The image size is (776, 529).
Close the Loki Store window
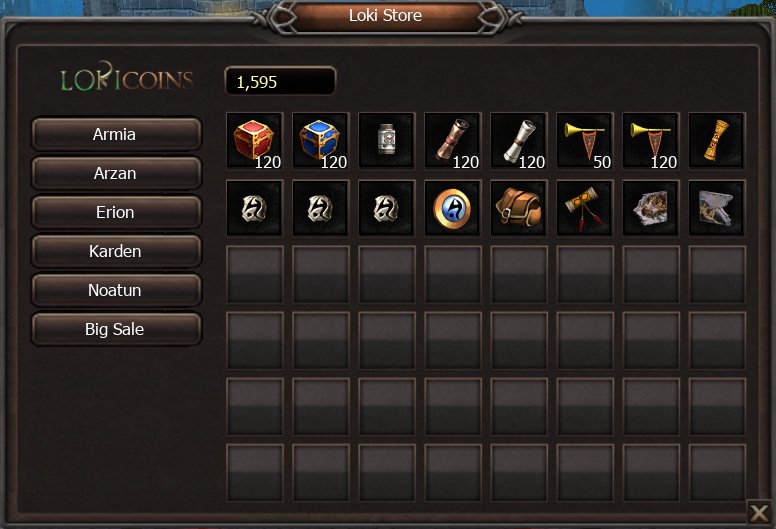coord(760,514)
